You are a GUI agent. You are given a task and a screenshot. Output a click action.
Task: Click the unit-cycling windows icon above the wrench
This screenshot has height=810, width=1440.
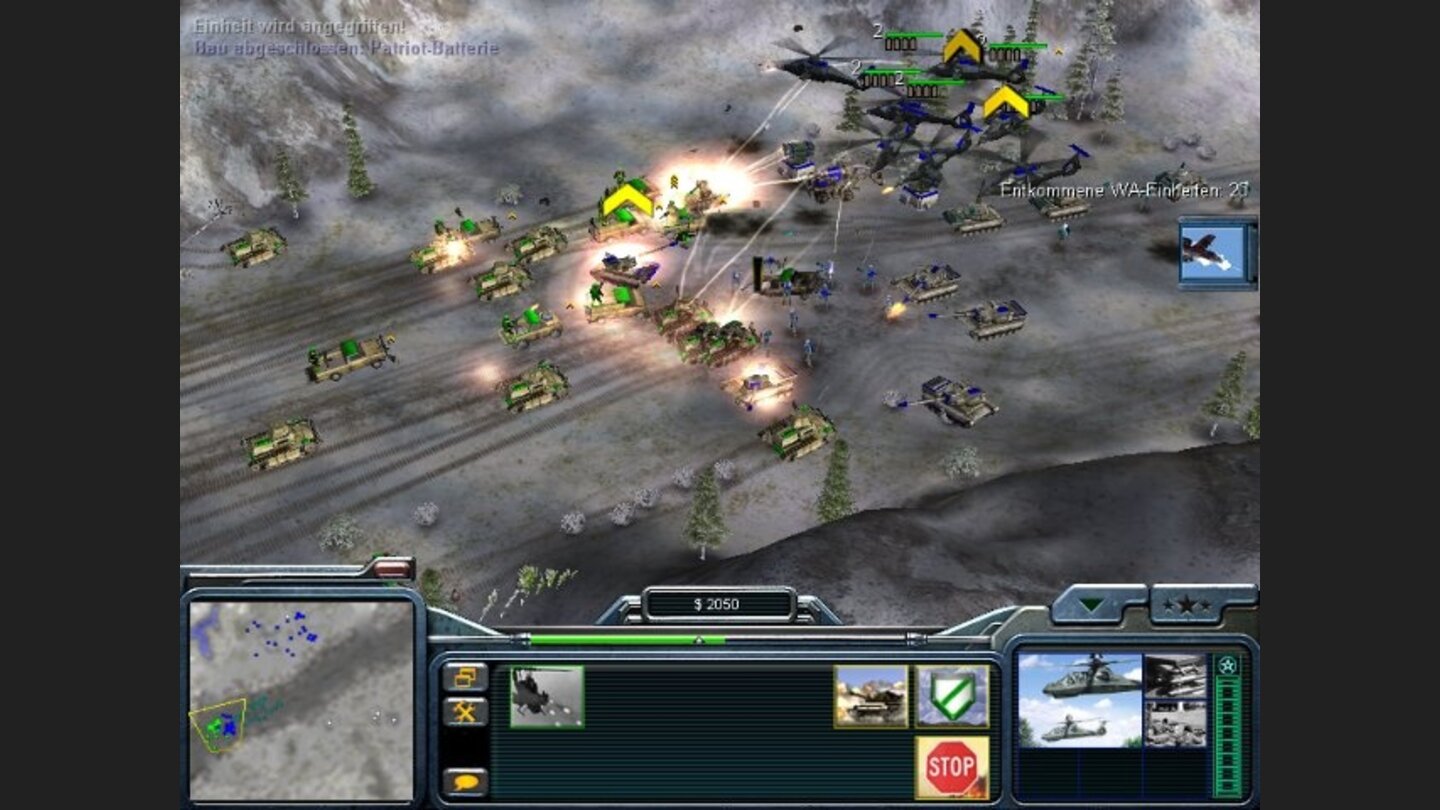[464, 678]
